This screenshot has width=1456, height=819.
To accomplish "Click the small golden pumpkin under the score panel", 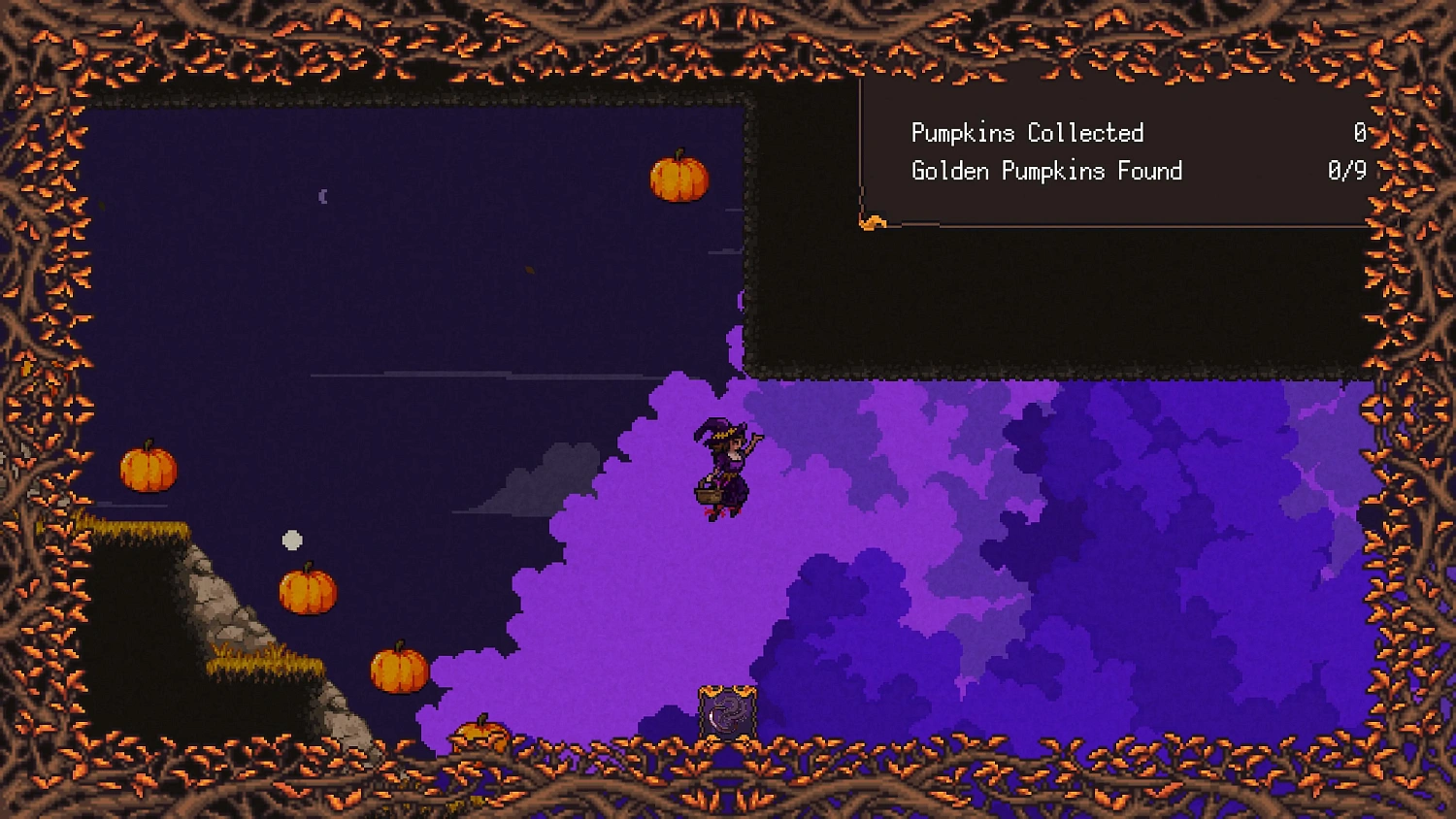I will (873, 221).
